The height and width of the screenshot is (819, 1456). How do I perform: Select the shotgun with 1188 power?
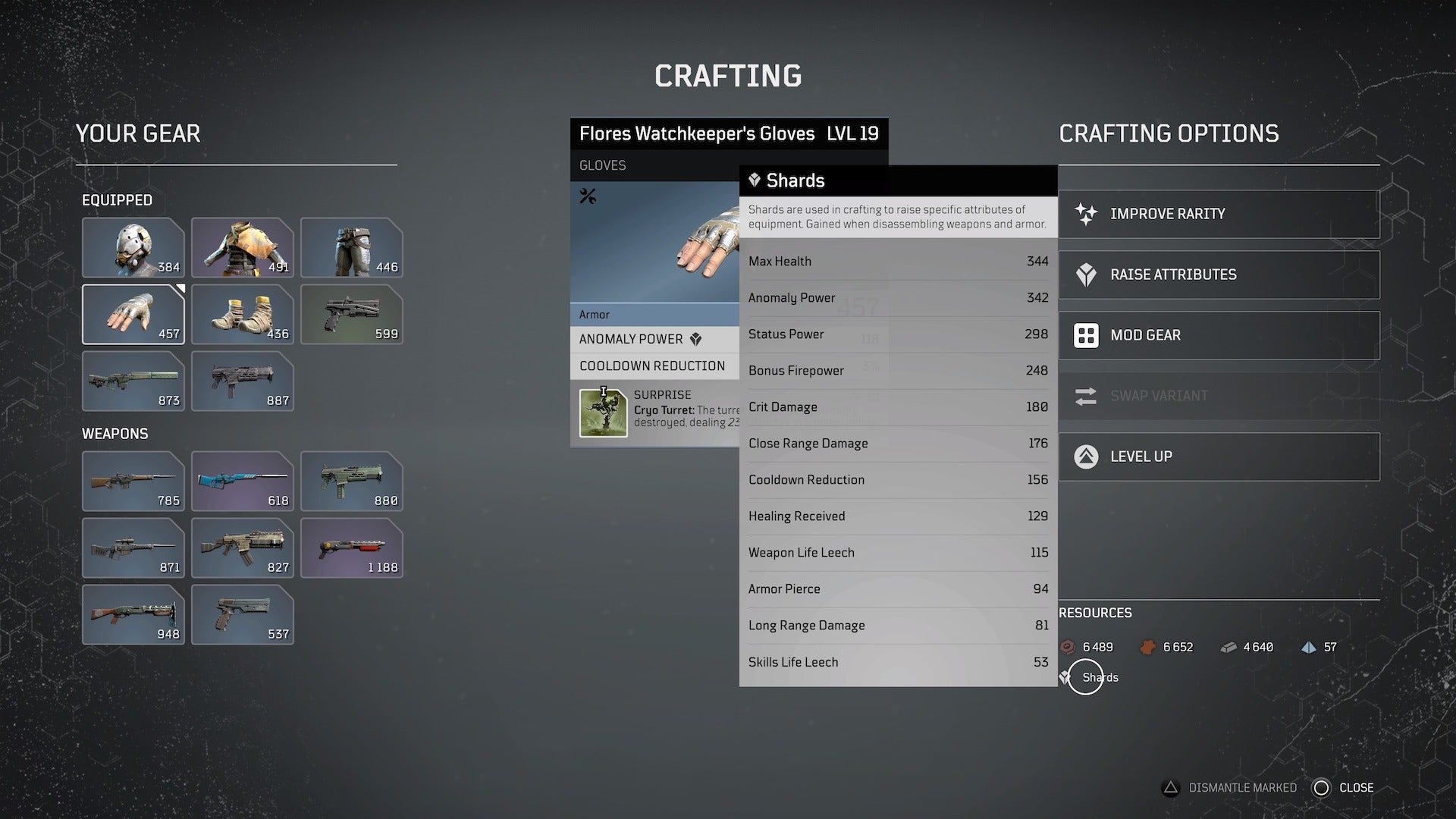(x=351, y=548)
